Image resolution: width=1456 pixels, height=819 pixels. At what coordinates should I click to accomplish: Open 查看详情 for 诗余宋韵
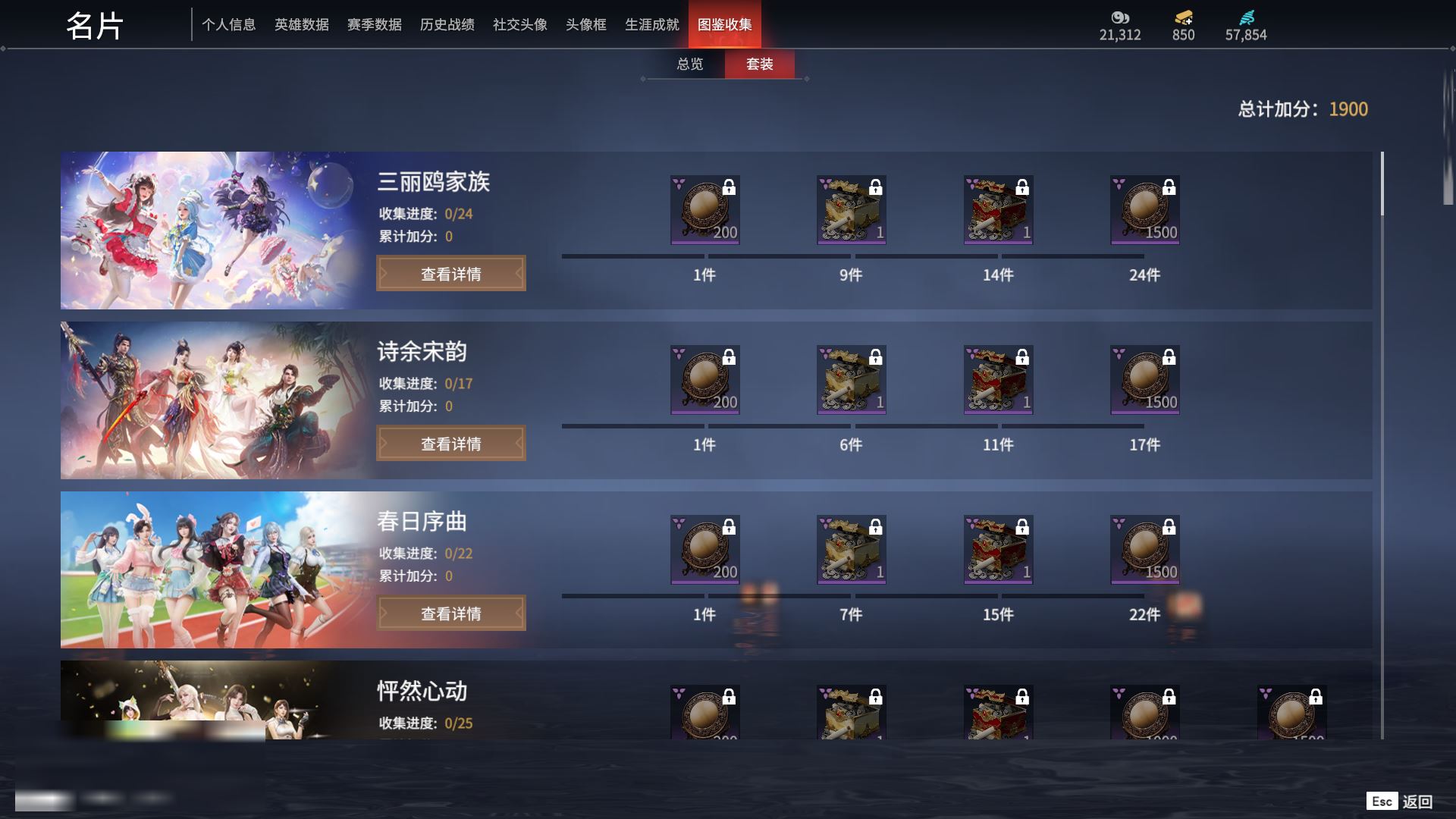450,444
